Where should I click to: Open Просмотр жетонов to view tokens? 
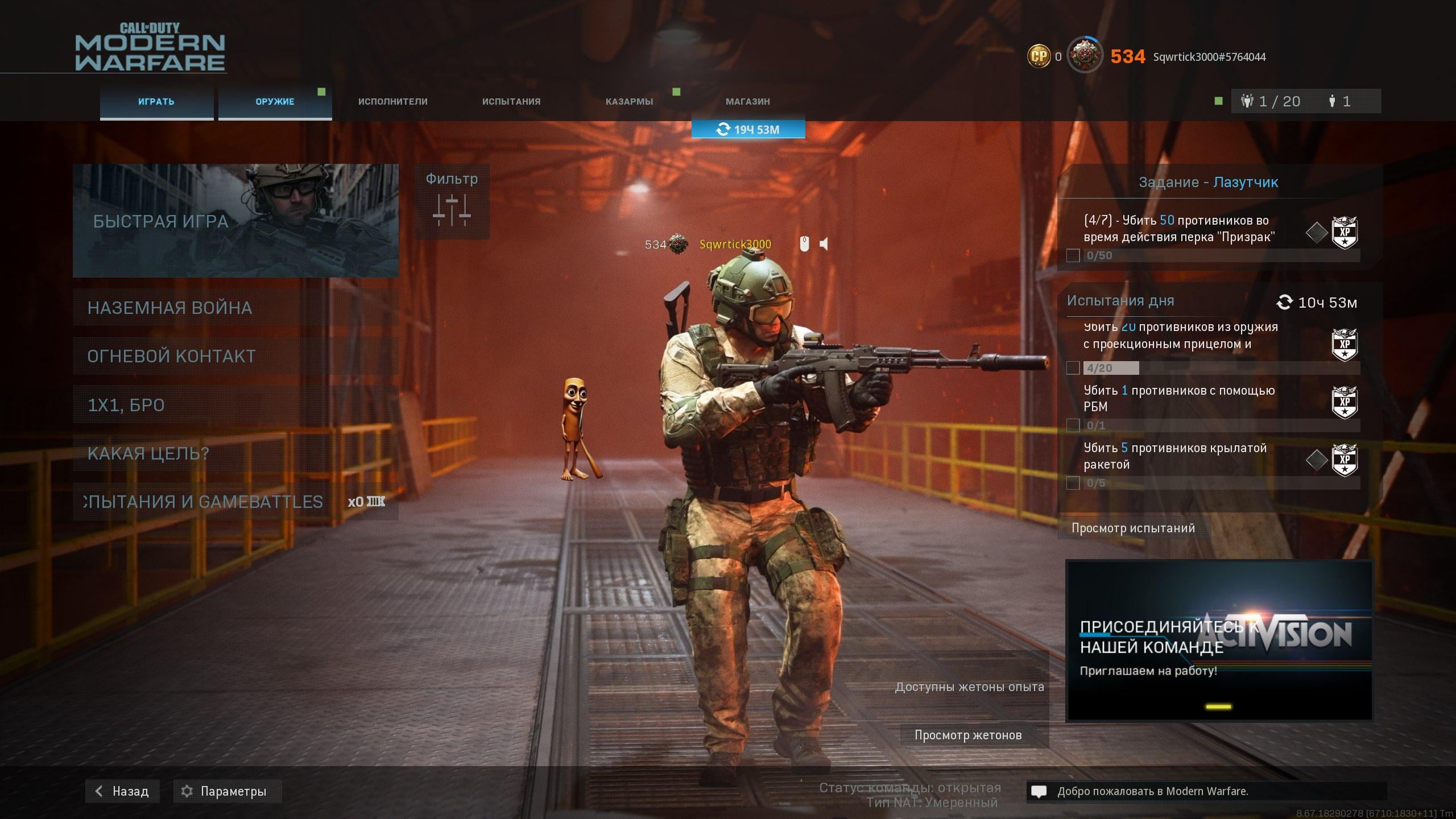[x=968, y=735]
